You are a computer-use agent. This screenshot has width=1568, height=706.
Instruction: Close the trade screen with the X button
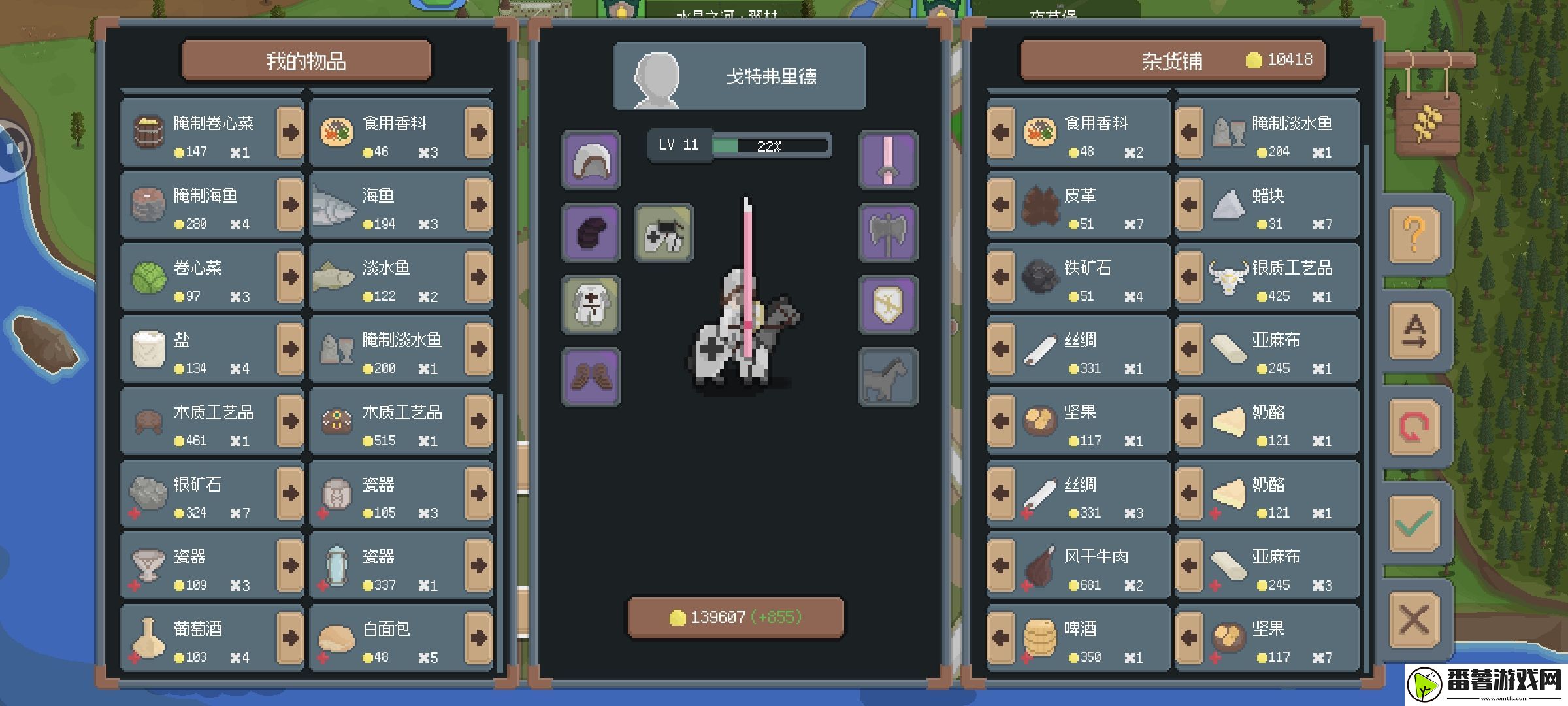(x=1414, y=619)
